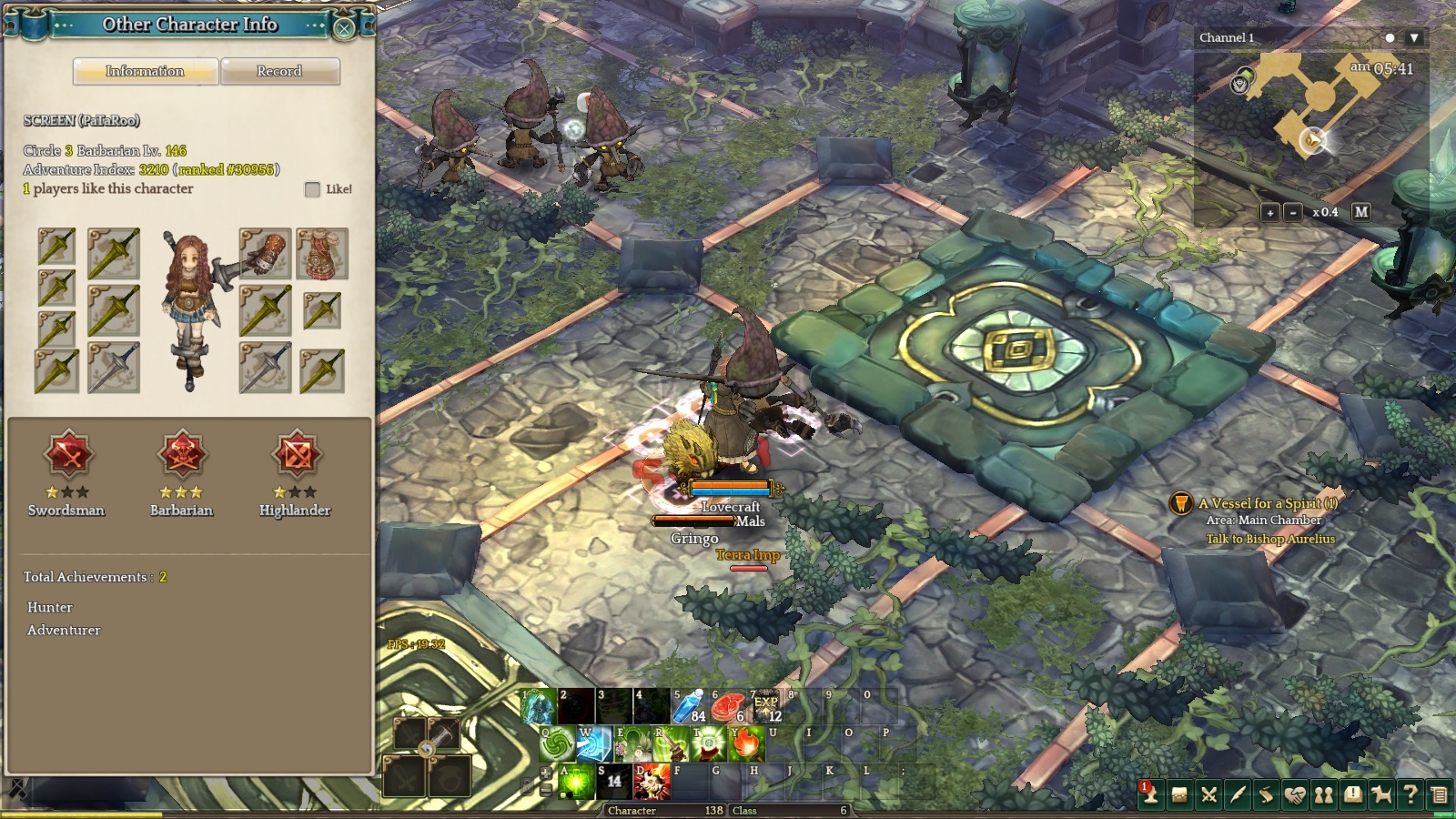
Task: Inspect the Barbarian class emblem
Action: point(182,454)
